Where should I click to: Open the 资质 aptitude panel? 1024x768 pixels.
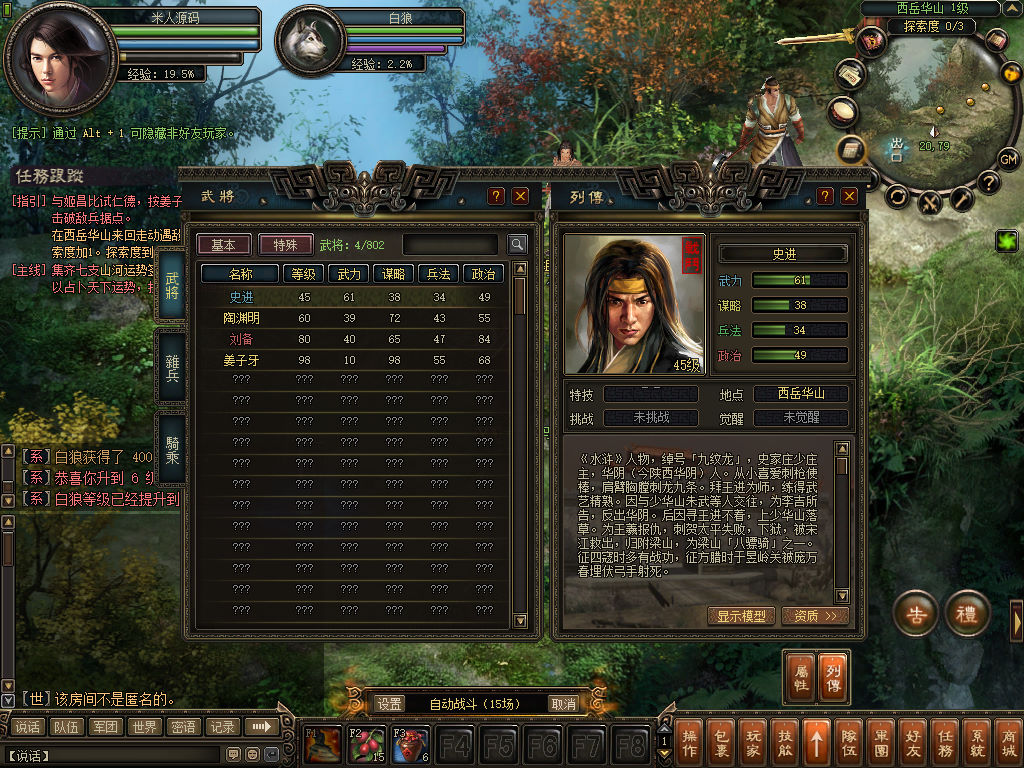pos(815,616)
